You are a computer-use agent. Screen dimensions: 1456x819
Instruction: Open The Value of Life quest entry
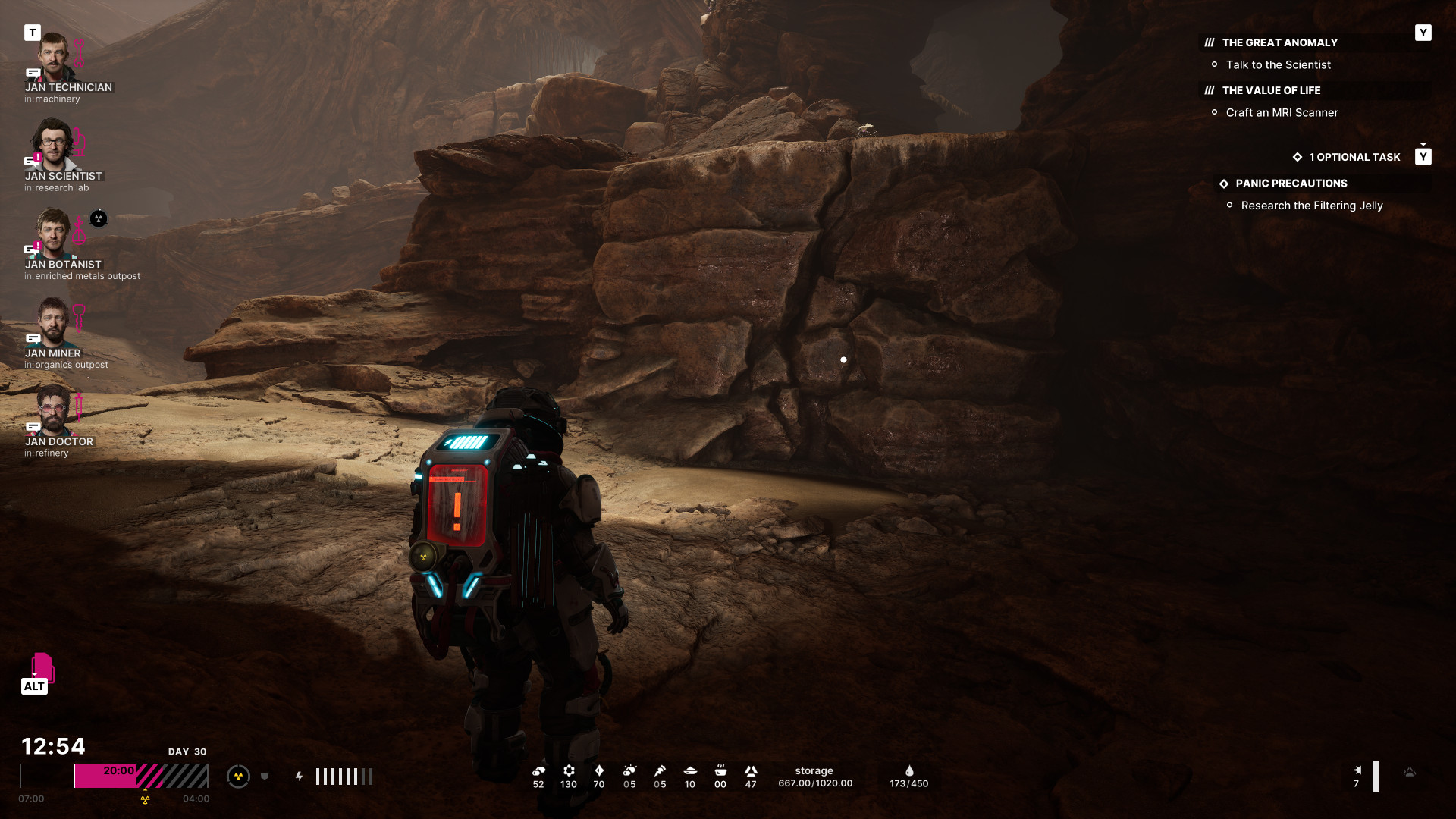1271,90
